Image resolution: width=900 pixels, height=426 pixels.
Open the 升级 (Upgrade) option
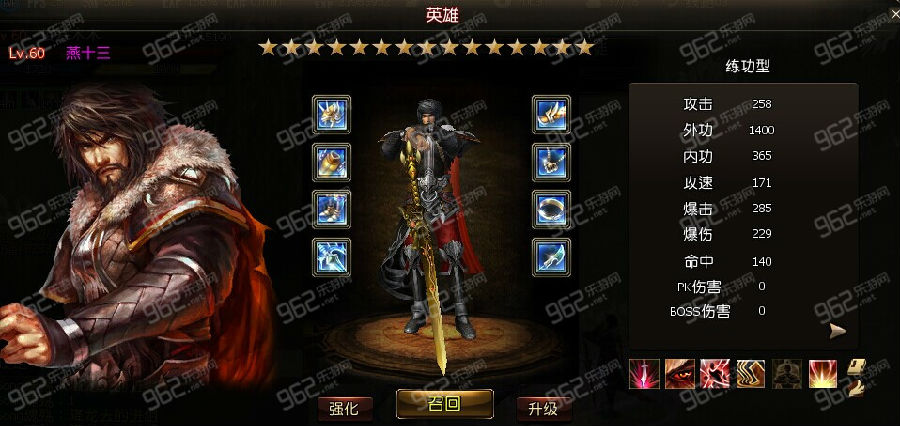(543, 408)
